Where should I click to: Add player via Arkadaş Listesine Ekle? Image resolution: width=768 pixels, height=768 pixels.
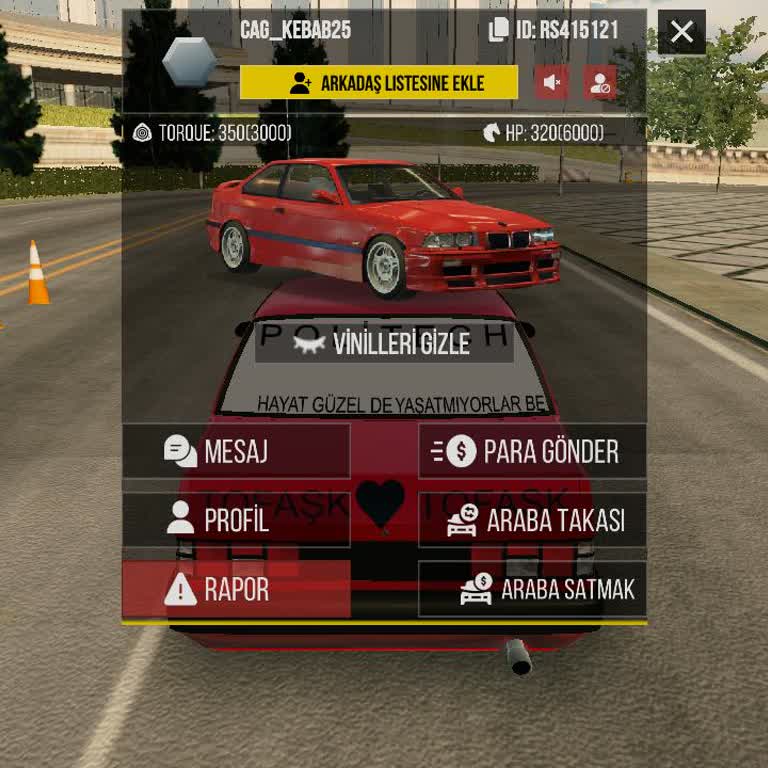(x=379, y=83)
